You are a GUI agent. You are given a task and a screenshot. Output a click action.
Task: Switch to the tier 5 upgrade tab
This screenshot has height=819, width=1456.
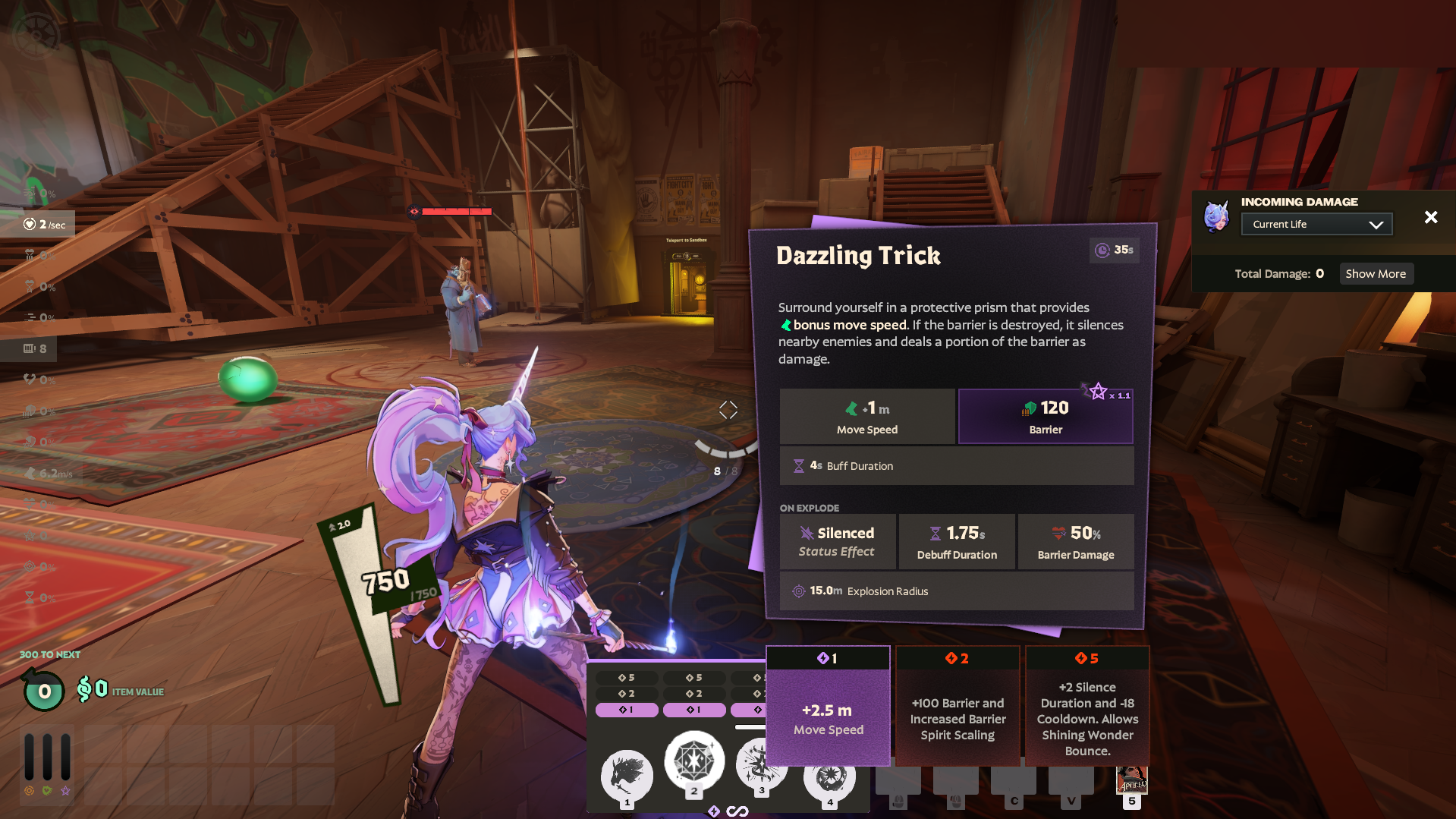tap(1086, 658)
